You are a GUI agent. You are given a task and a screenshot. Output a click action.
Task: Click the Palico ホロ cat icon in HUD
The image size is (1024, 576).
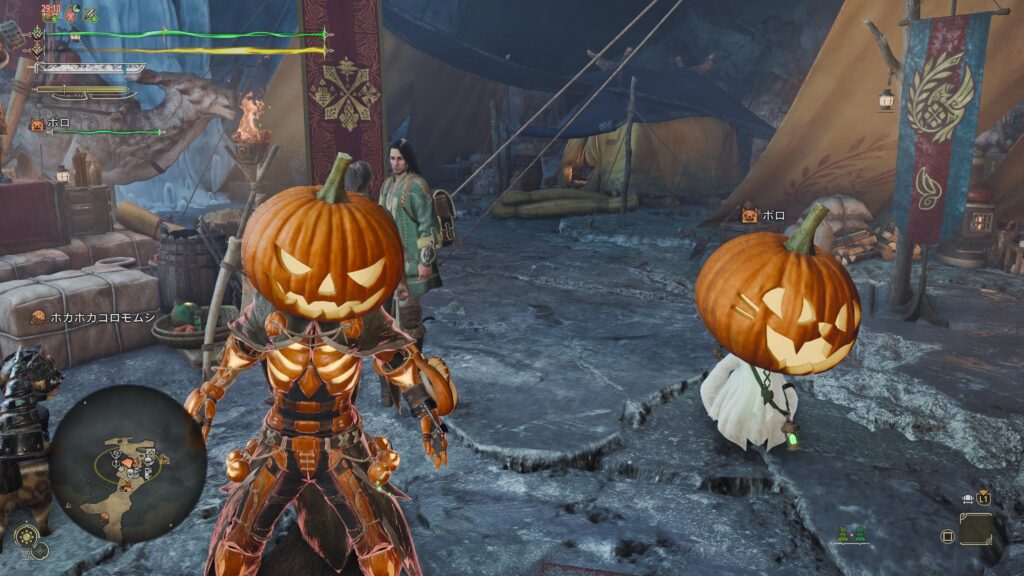[37, 125]
